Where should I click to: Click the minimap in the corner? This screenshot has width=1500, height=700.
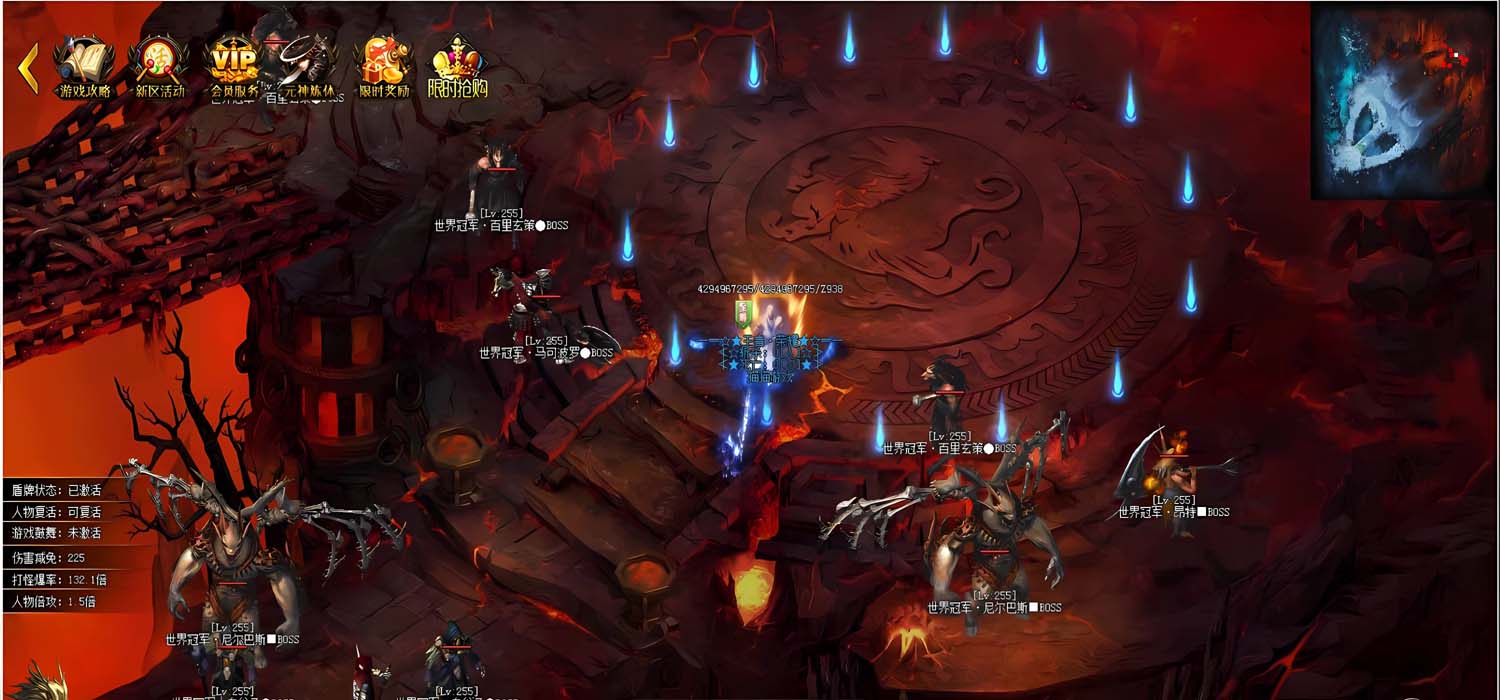click(1403, 100)
